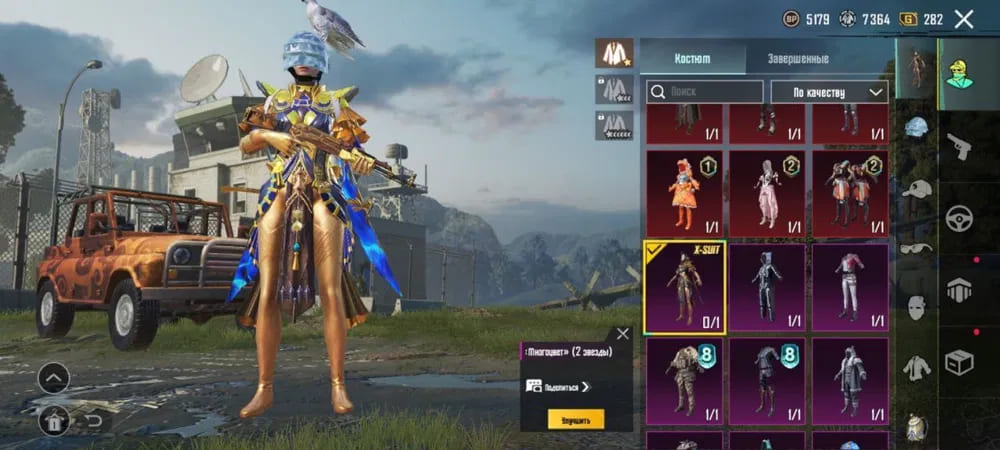Screen dimensions: 1000x450
Task: Select the X-SUIT outfit tile
Action: 684,288
